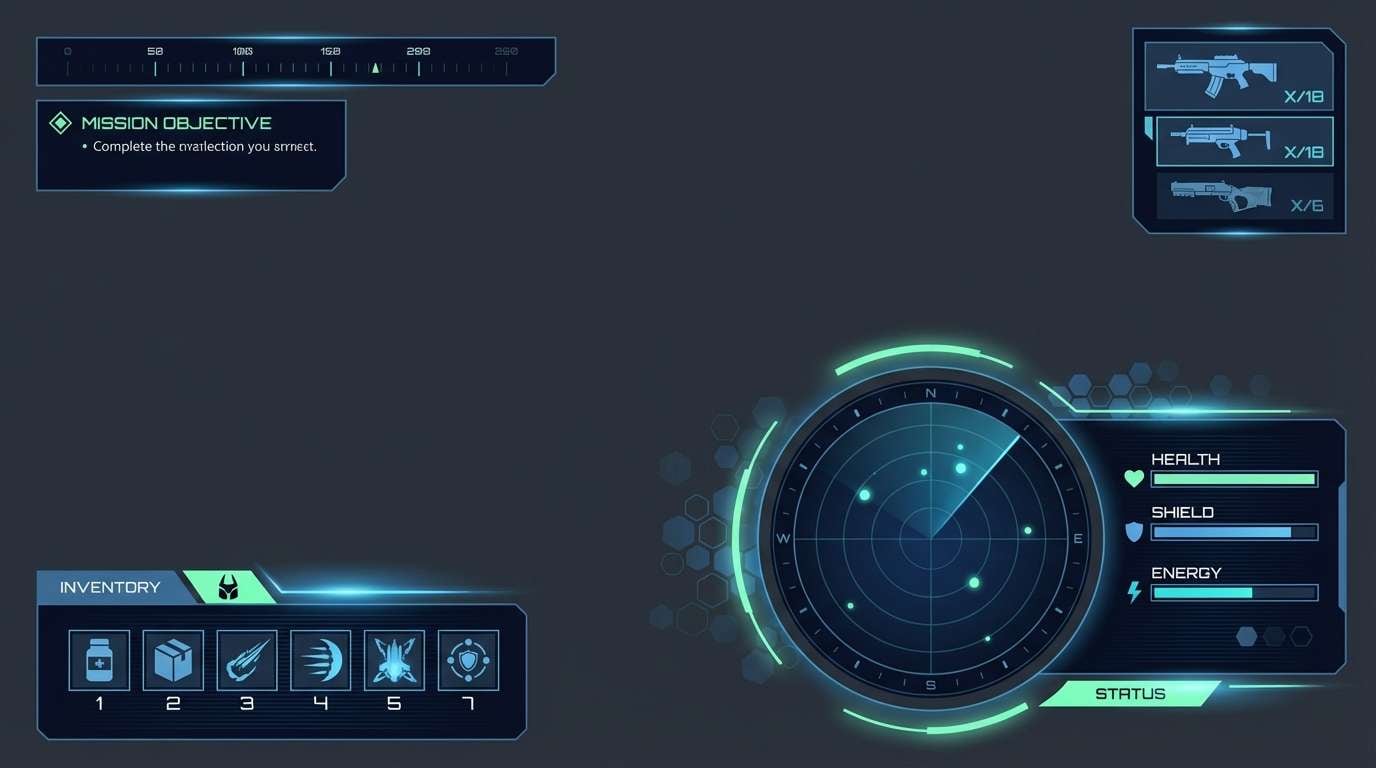The height and width of the screenshot is (768, 1376).
Task: Select the medkit in inventory slot 1
Action: [x=98, y=659]
